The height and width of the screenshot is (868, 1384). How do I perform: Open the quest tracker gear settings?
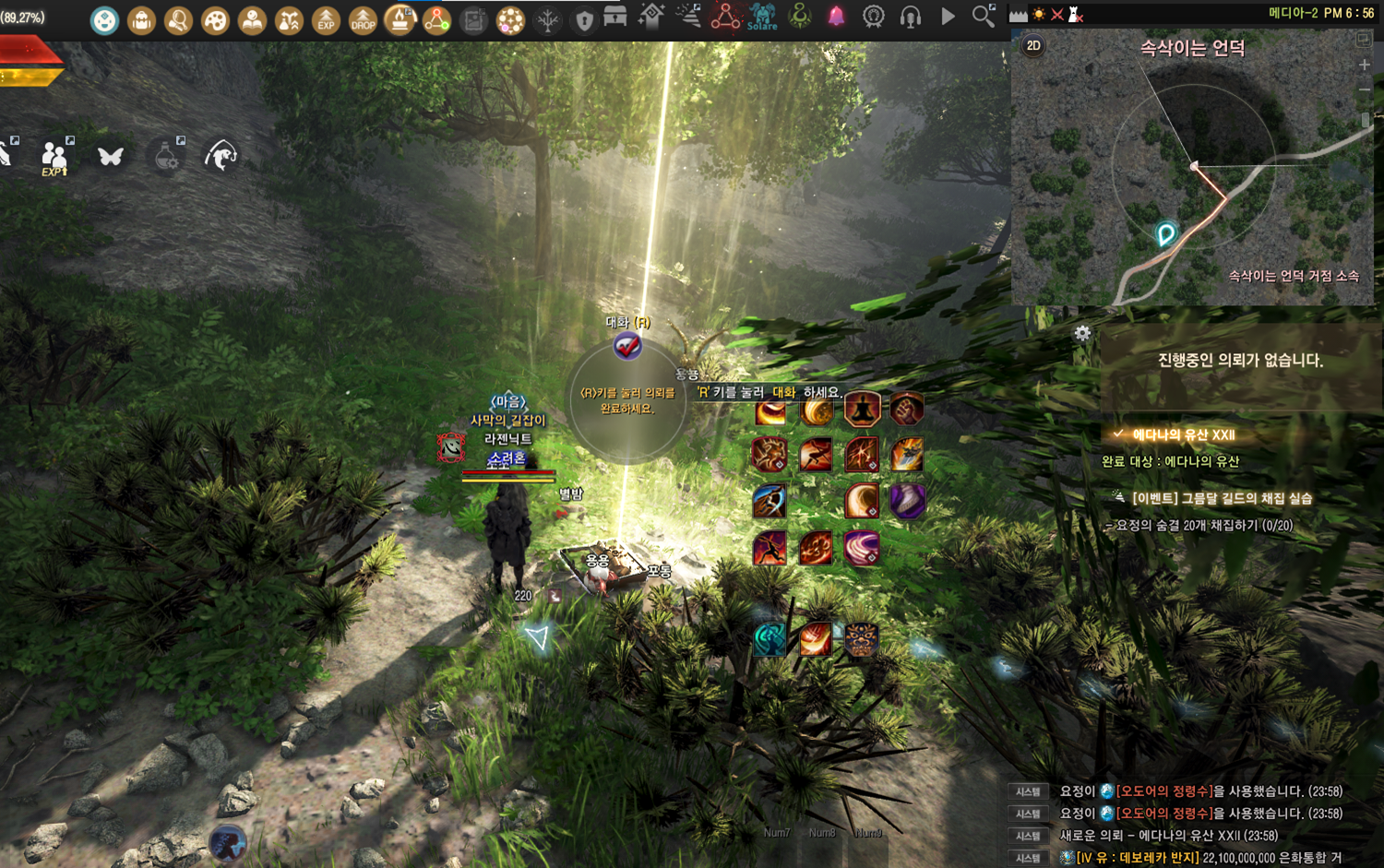[1082, 333]
